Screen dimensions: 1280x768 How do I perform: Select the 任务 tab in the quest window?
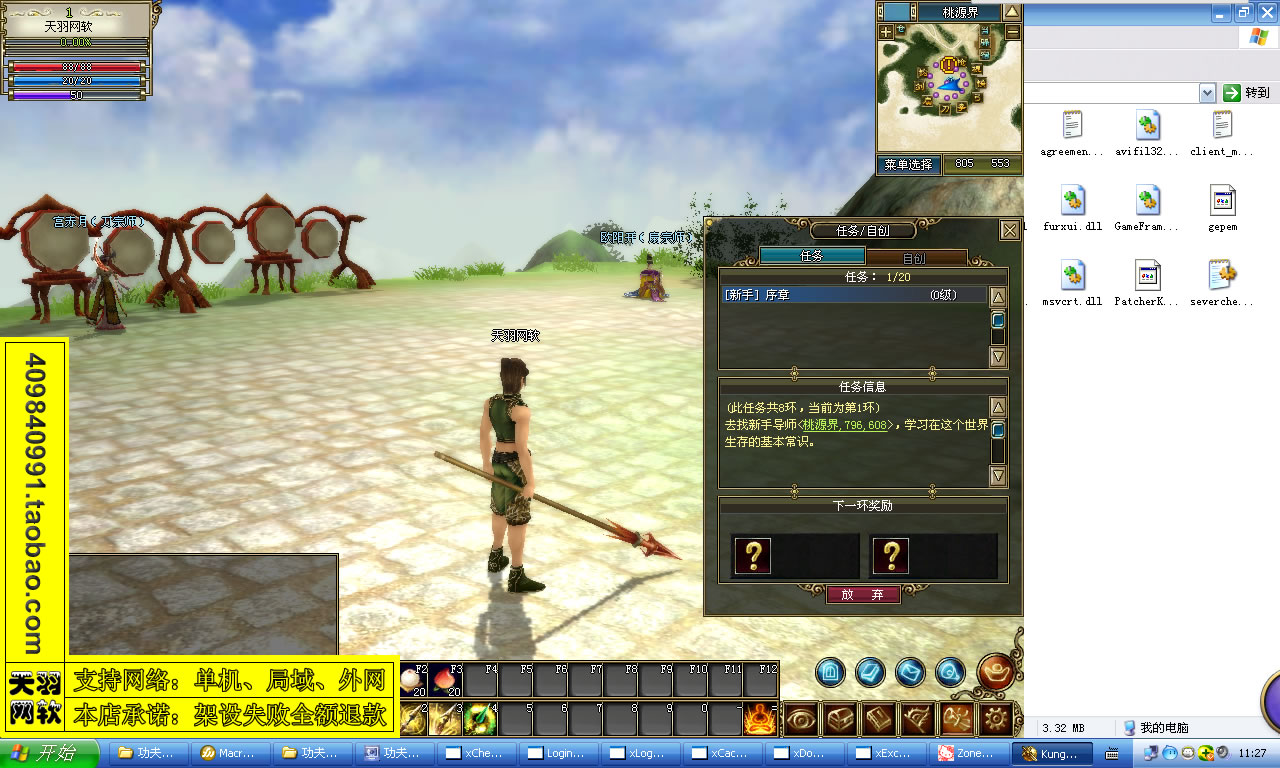[811, 256]
